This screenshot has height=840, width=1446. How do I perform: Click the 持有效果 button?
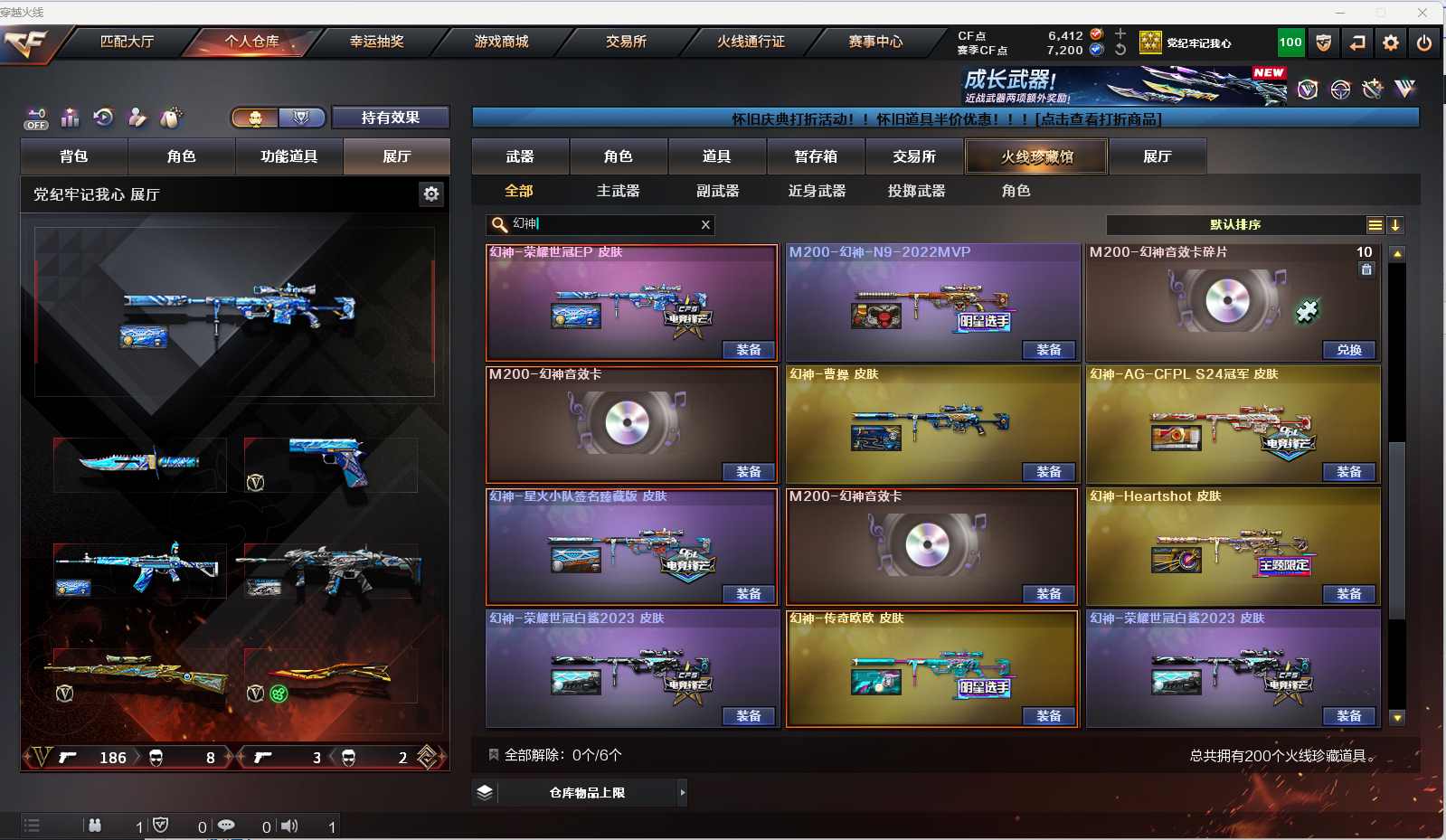(x=390, y=118)
